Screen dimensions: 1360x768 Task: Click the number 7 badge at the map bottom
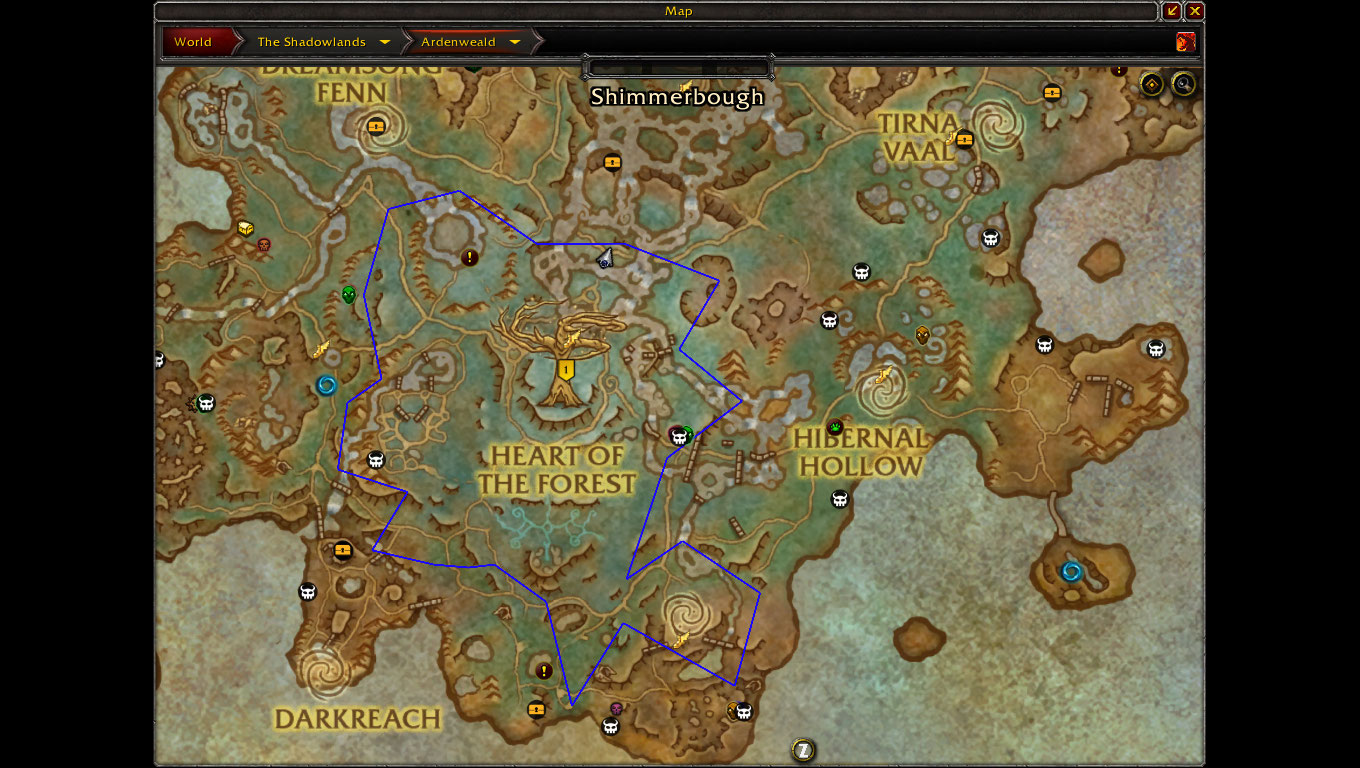[x=802, y=749]
